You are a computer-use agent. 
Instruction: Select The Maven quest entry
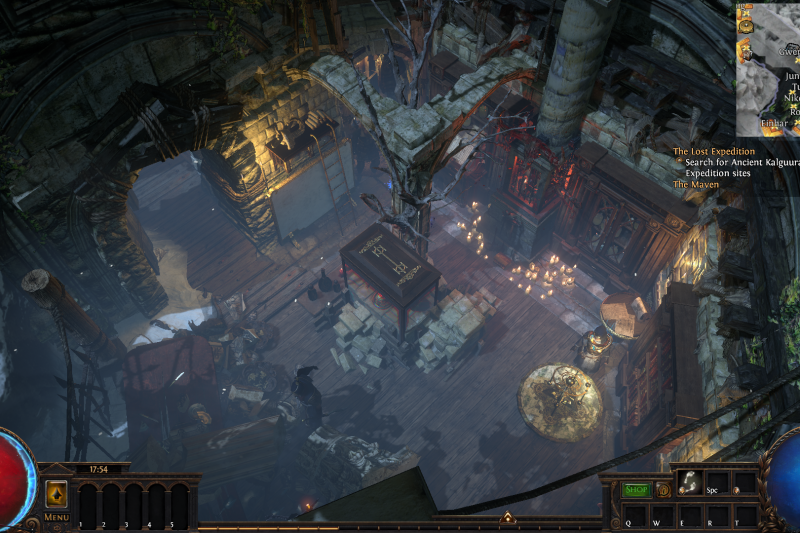(x=695, y=184)
